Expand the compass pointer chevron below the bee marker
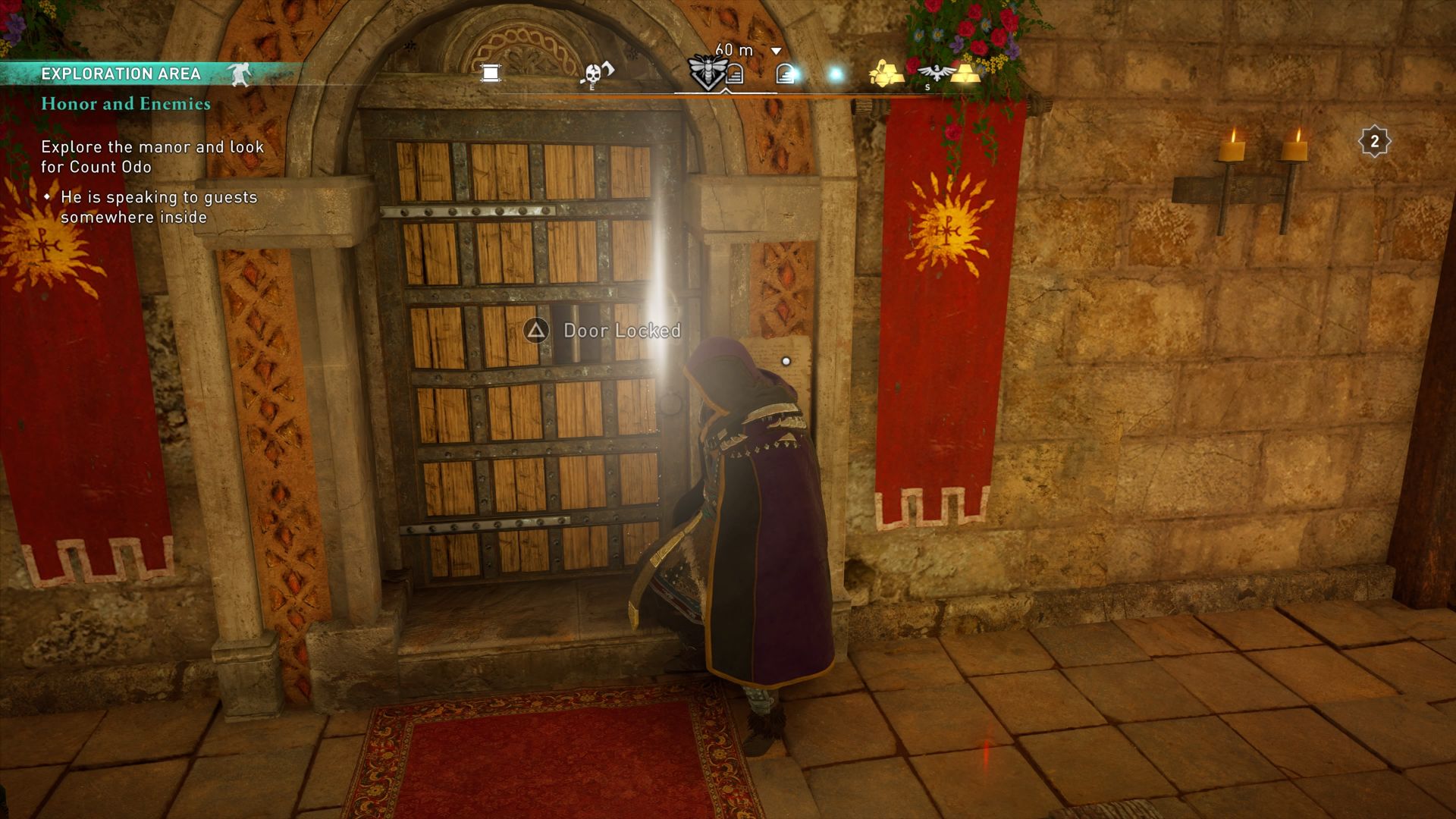Viewport: 1456px width, 819px height. click(x=726, y=90)
